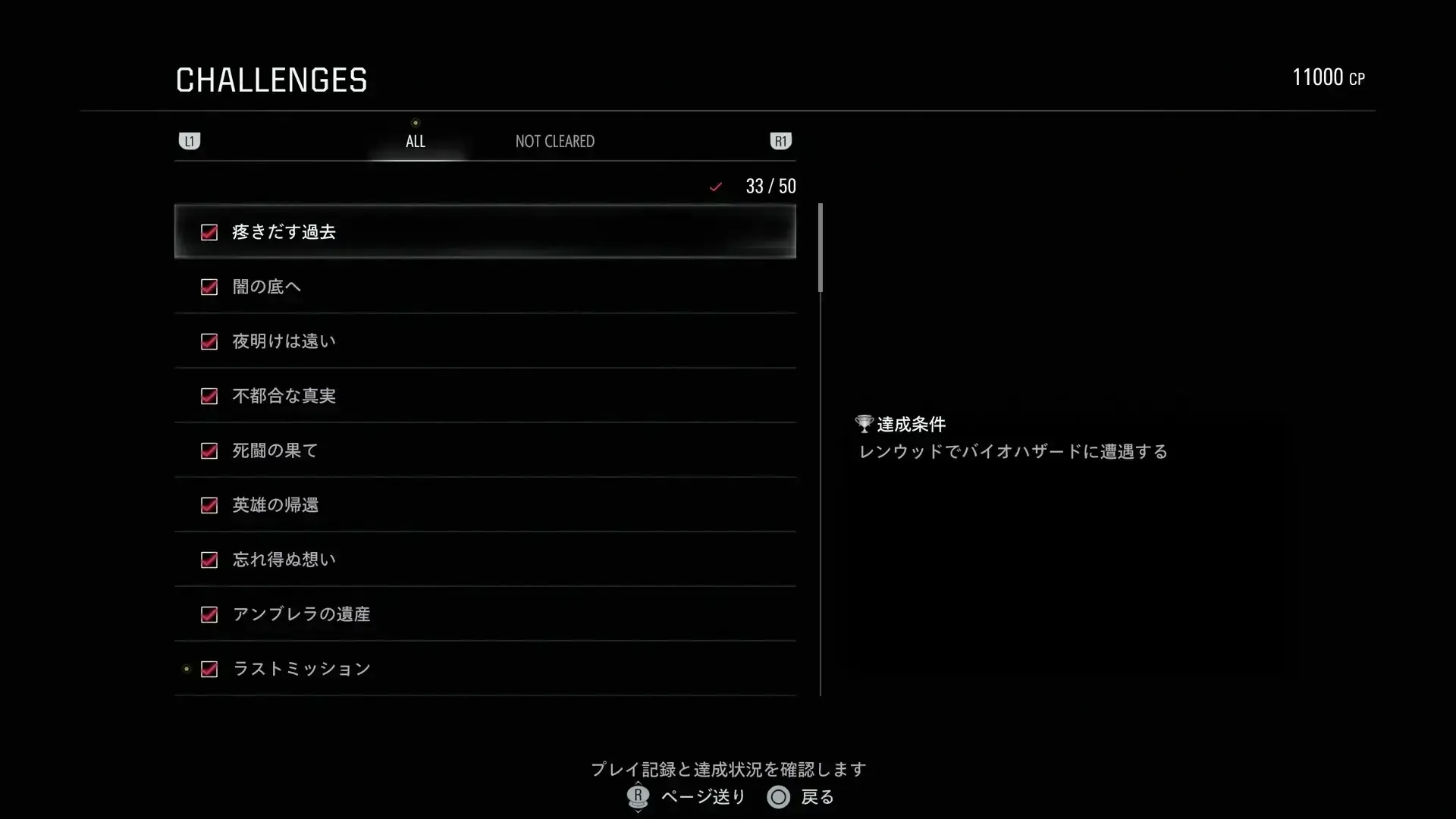
Task: Click the scrollbar thumb on the challenge list
Action: (820, 246)
